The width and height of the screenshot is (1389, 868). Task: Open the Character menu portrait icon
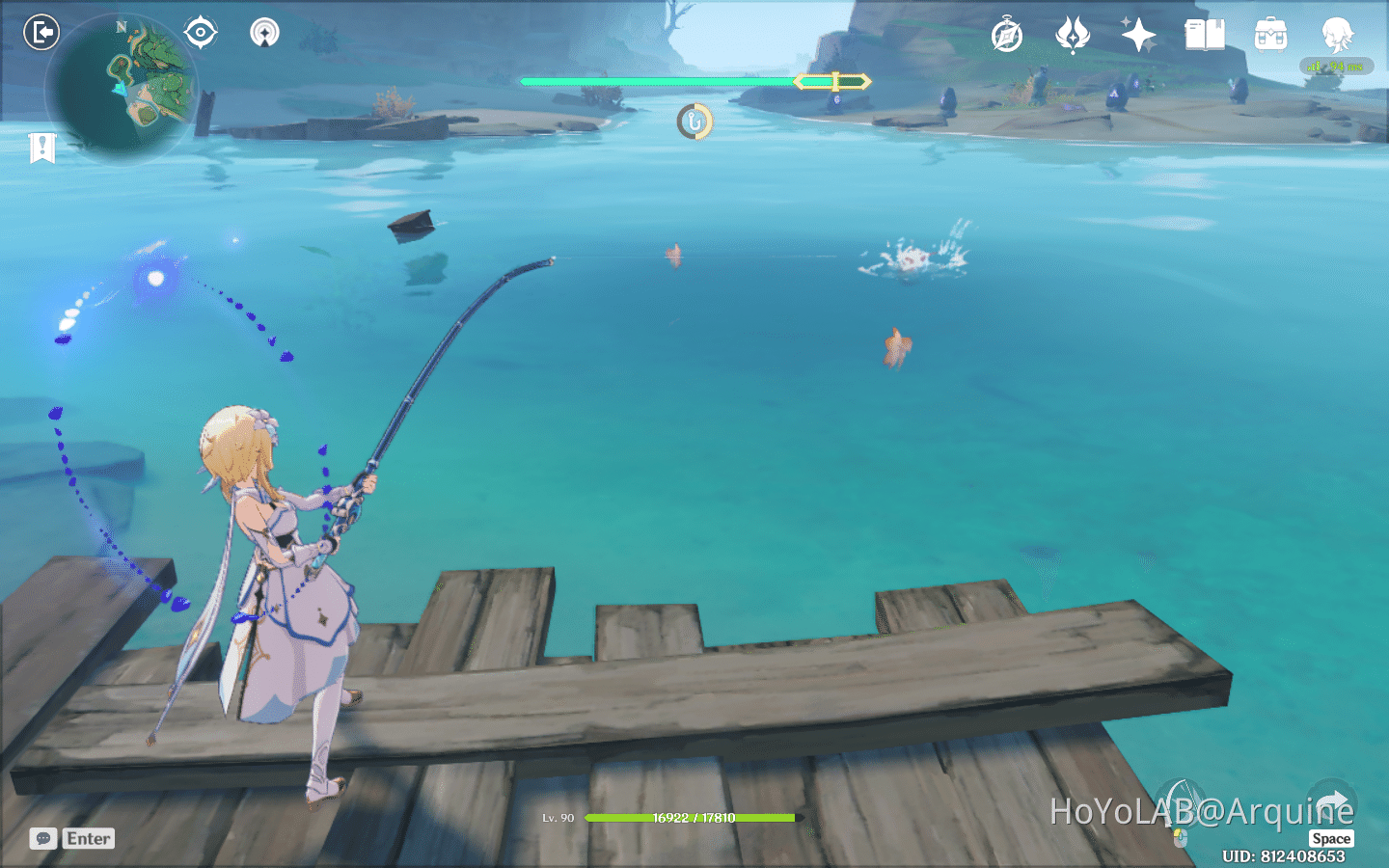click(x=1337, y=32)
